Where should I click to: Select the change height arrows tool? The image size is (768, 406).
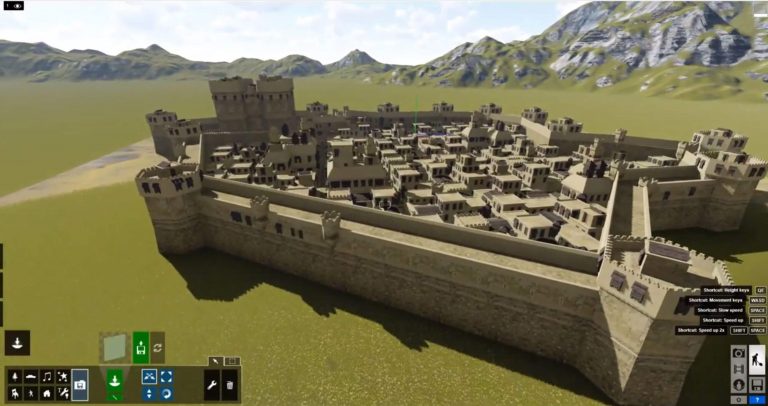click(x=149, y=393)
